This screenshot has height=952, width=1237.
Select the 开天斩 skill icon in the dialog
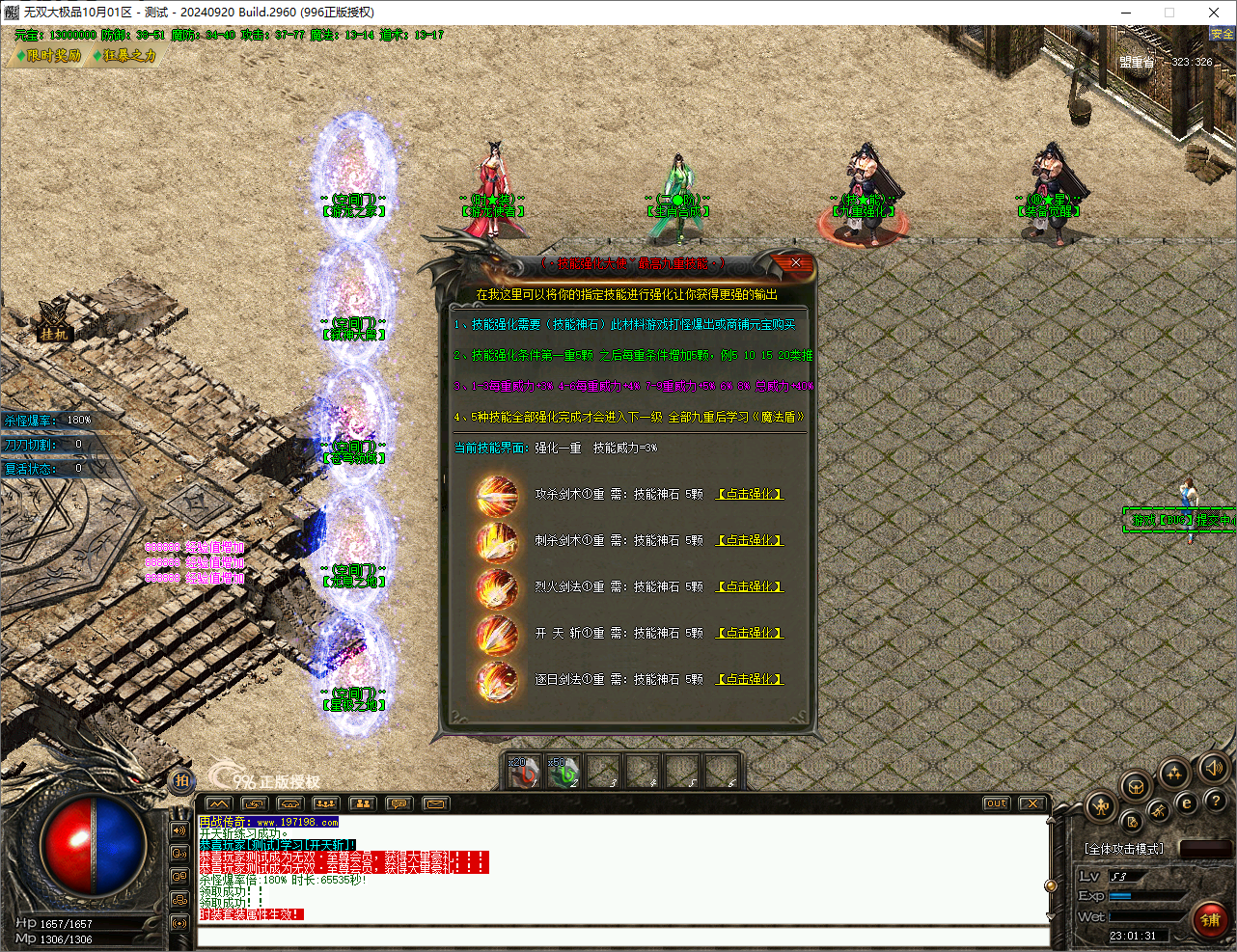pos(497,633)
